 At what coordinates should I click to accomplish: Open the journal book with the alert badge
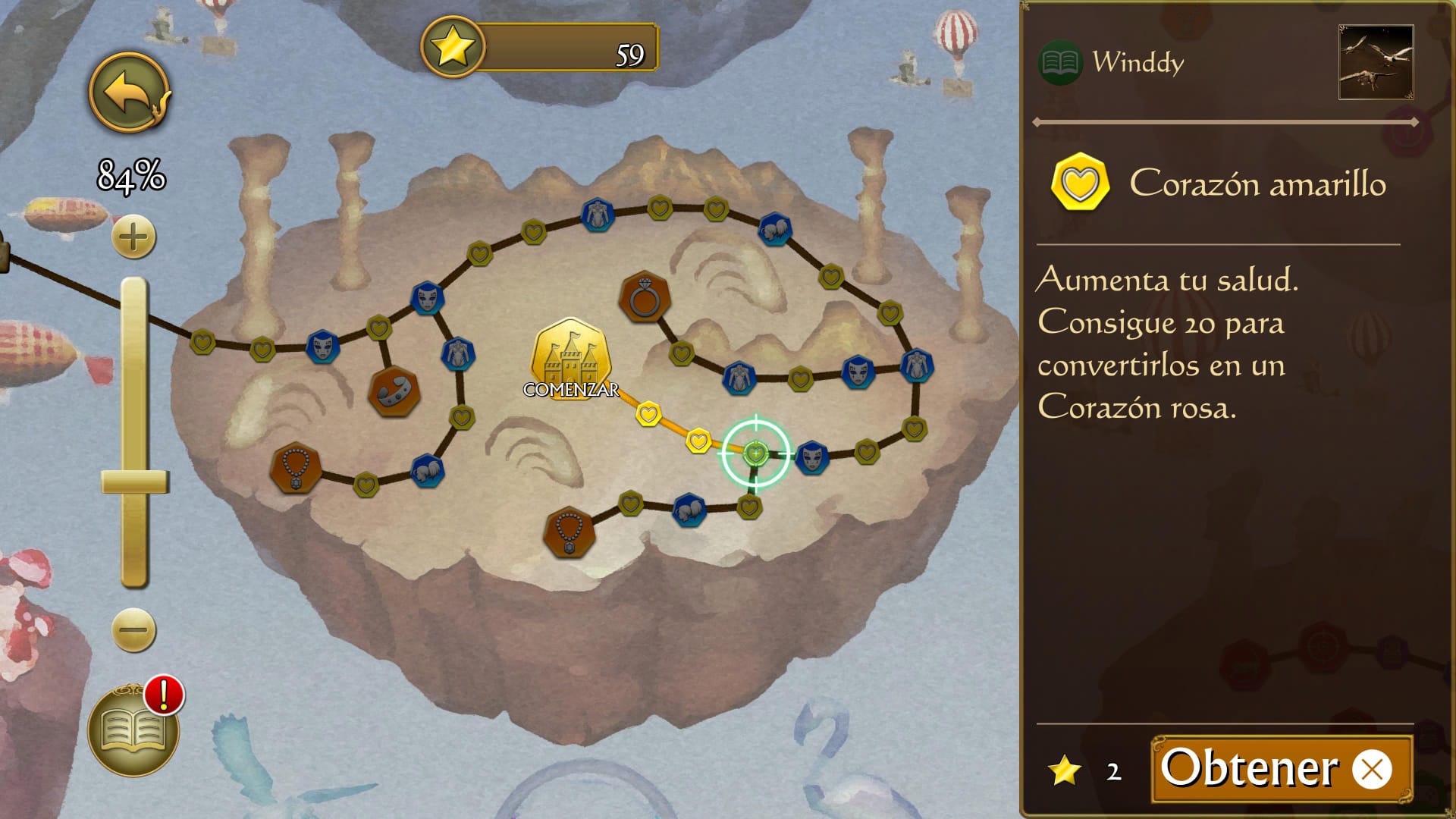click(x=133, y=732)
